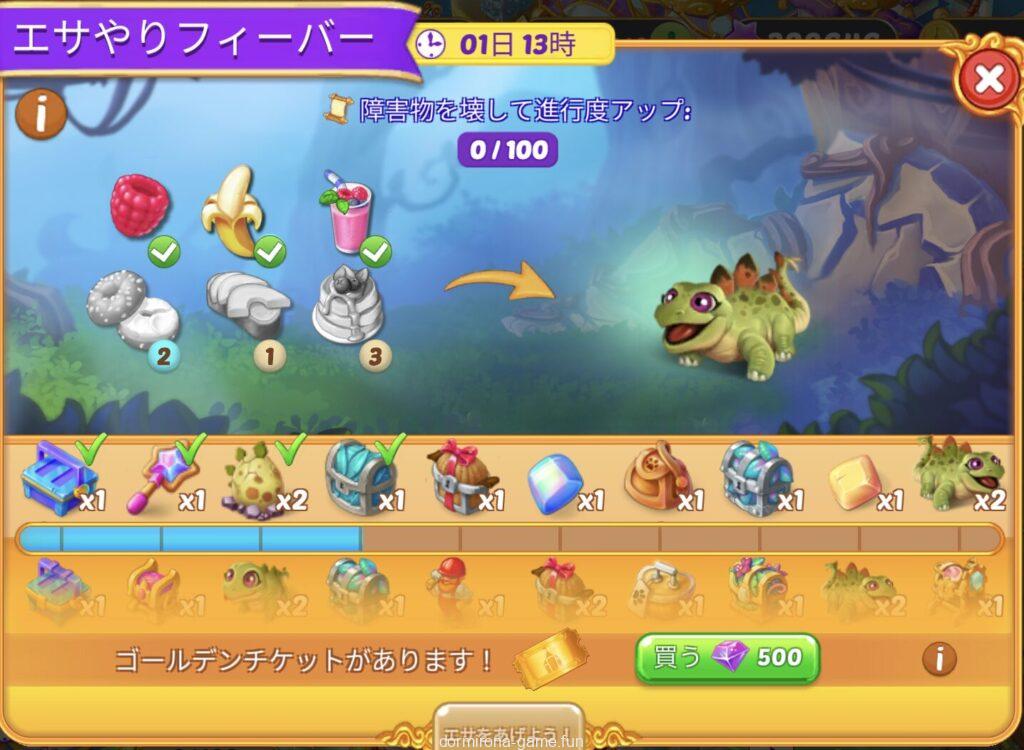
Task: Tap the blue toolbox reward
Action: tap(59, 478)
